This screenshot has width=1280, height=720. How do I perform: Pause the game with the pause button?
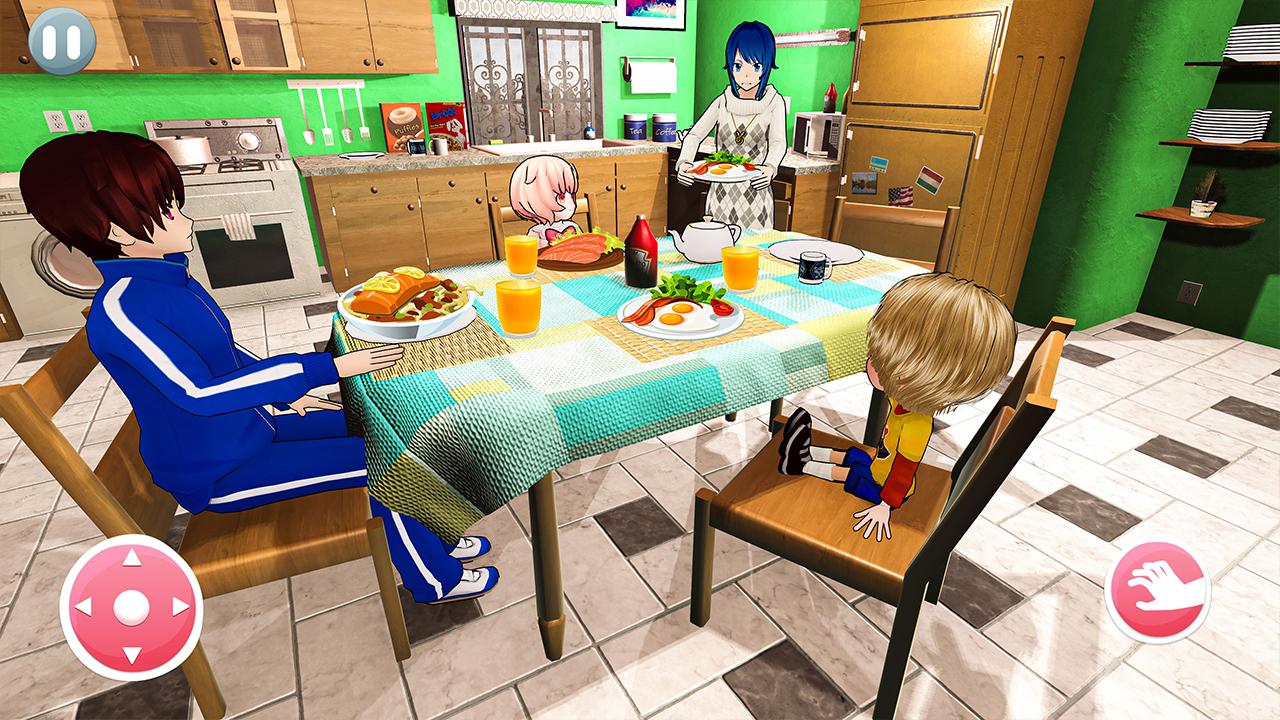point(62,41)
